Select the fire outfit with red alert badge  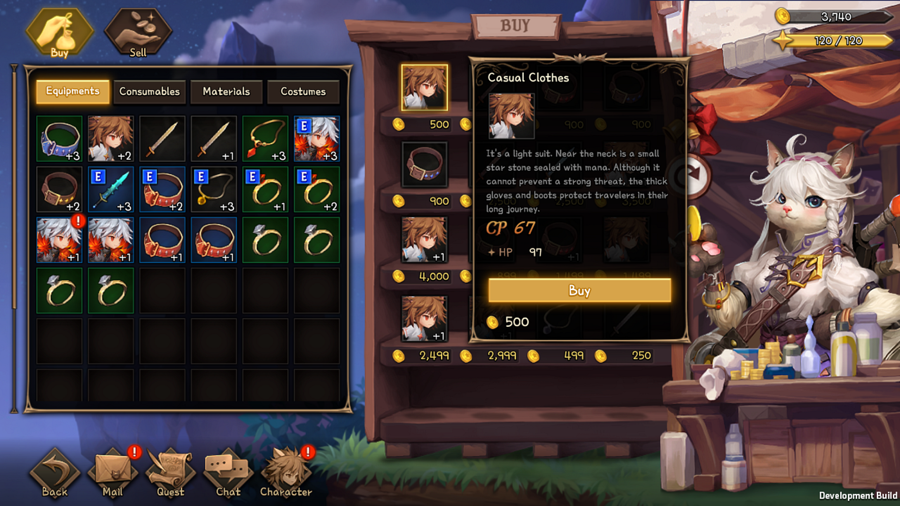tap(59, 240)
